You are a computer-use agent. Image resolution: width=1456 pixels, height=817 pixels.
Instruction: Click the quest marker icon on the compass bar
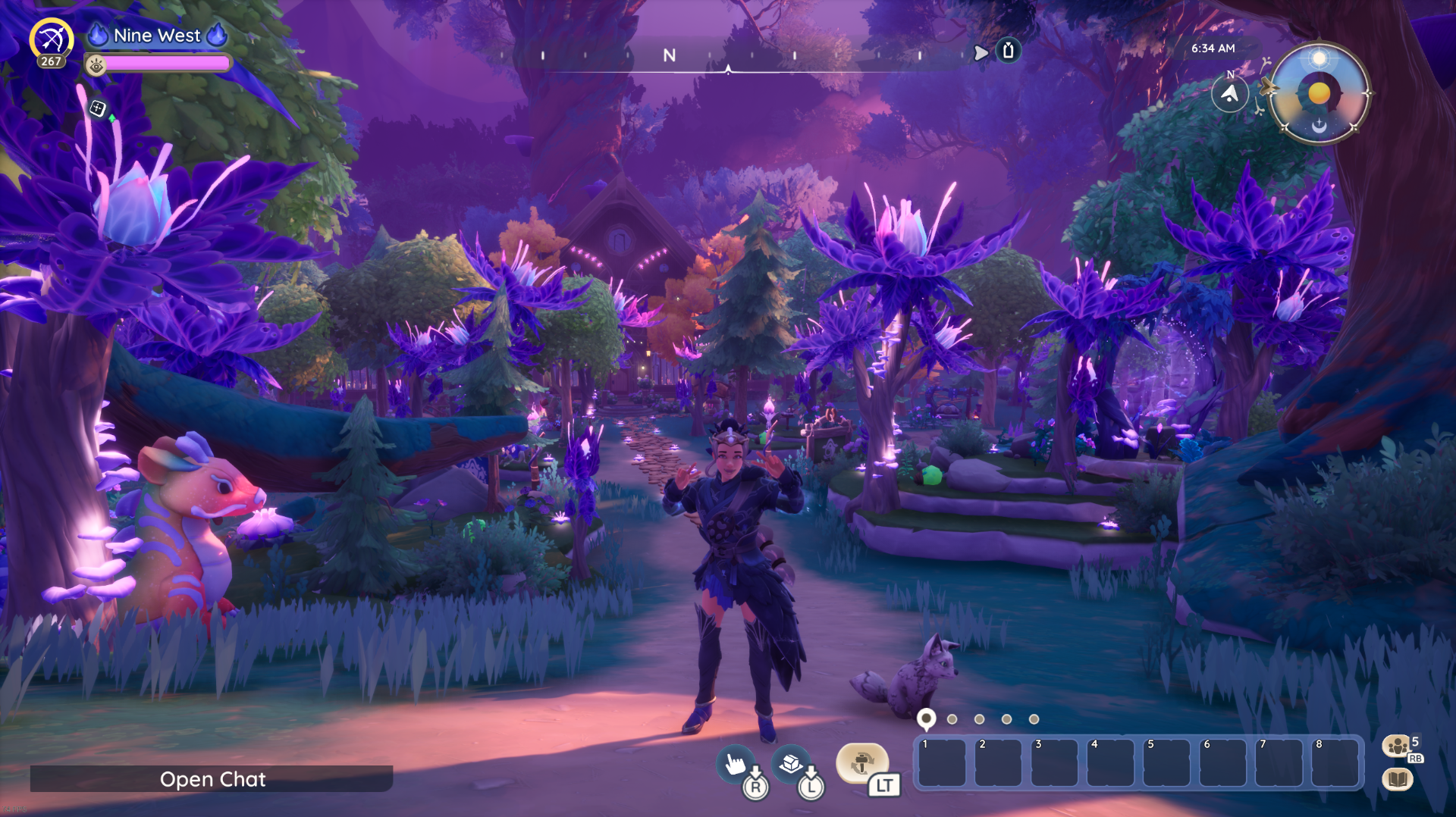(1008, 51)
